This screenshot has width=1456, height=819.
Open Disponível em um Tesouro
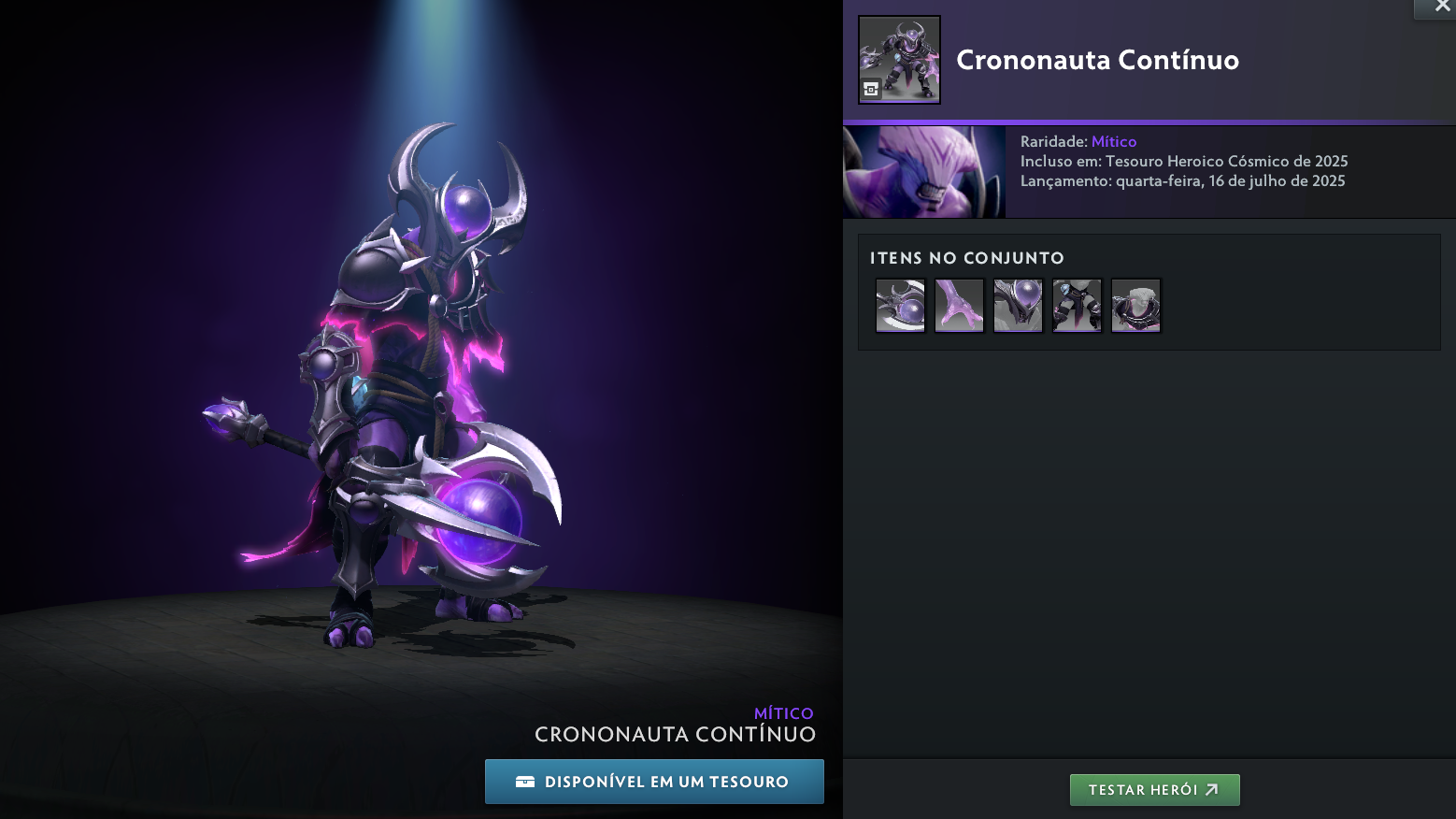click(x=654, y=782)
